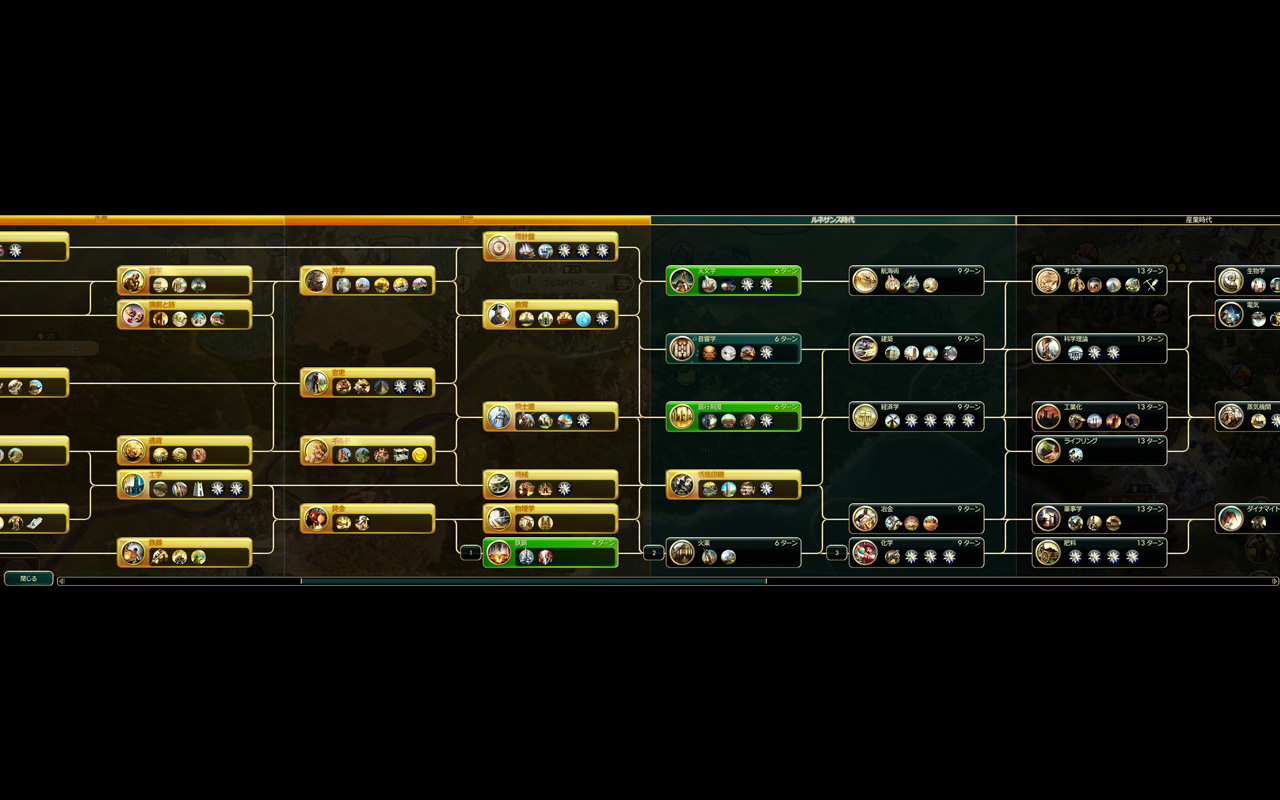Viewport: 1280px width, 800px height.
Task: Choose the Acoustics (音響学) tech box
Action: coord(734,349)
